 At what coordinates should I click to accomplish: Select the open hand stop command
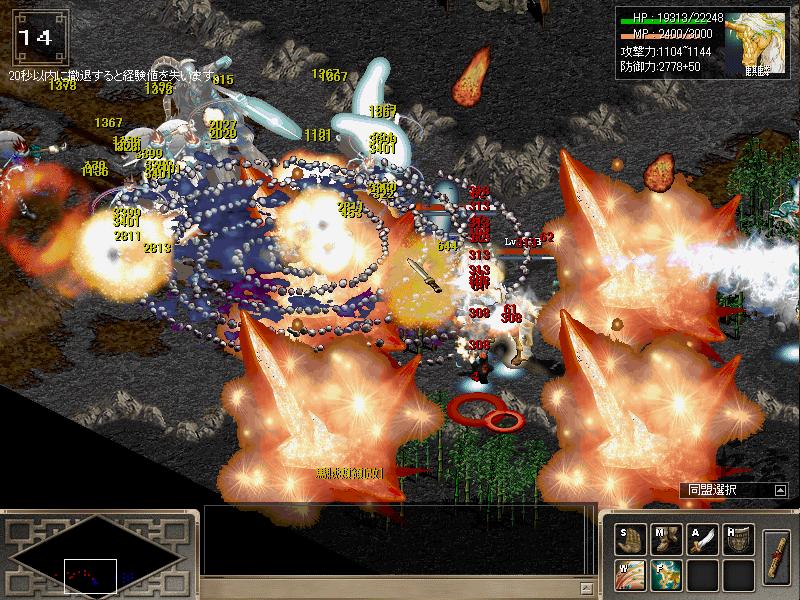click(x=629, y=539)
